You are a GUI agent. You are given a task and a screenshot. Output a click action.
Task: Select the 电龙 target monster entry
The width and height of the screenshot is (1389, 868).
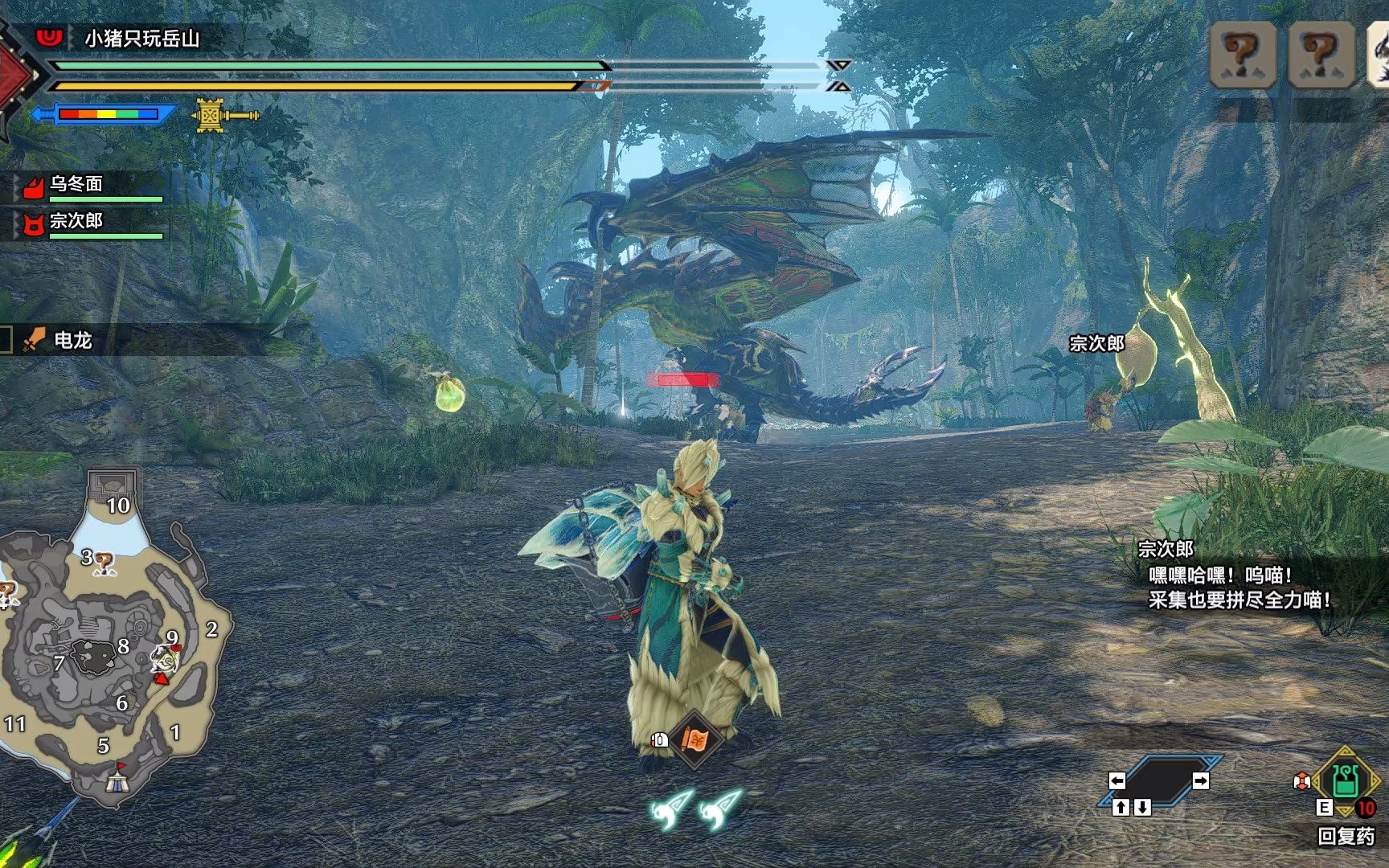[x=72, y=340]
